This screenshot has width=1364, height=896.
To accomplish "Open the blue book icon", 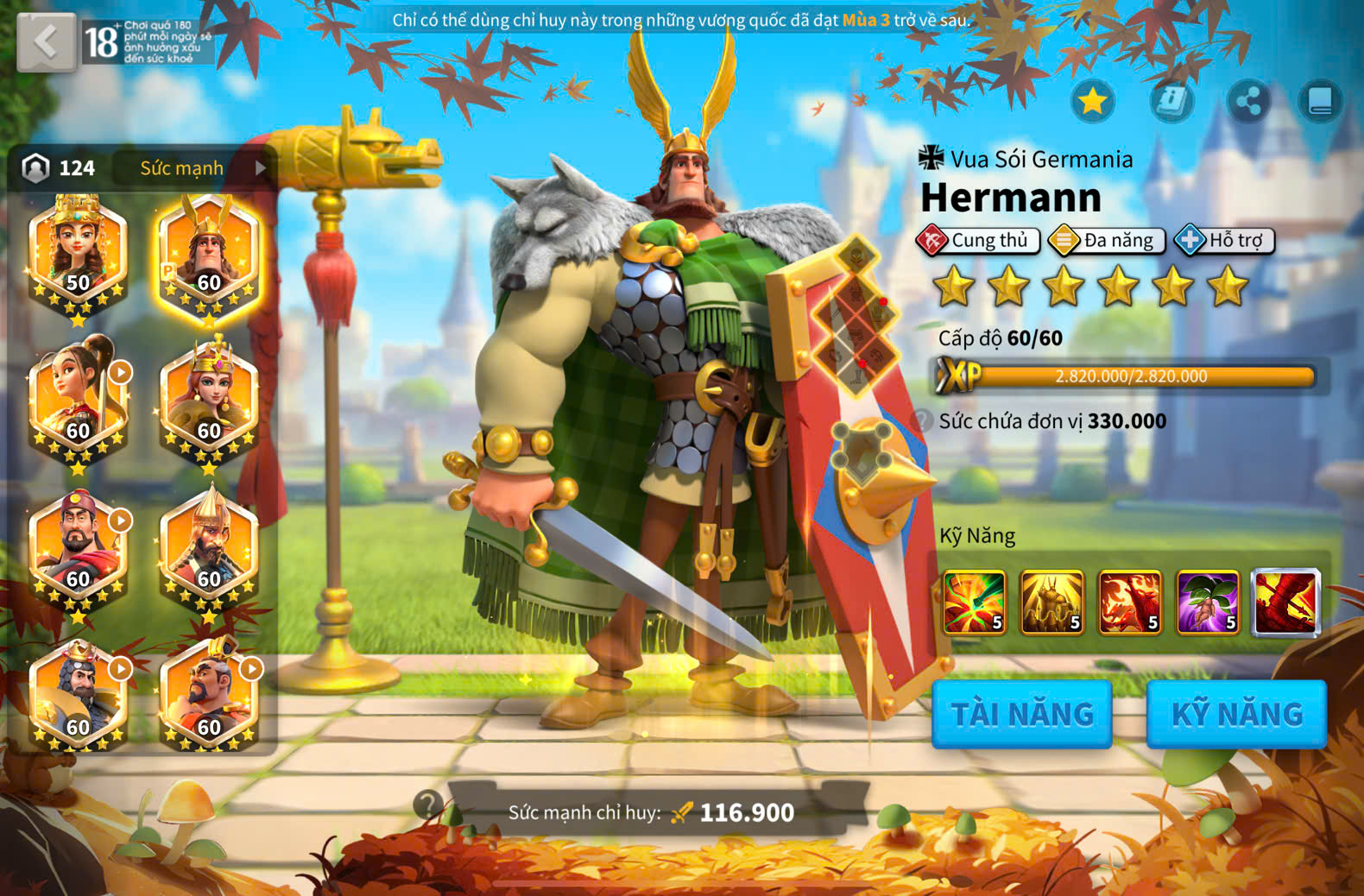I will click(x=1320, y=102).
